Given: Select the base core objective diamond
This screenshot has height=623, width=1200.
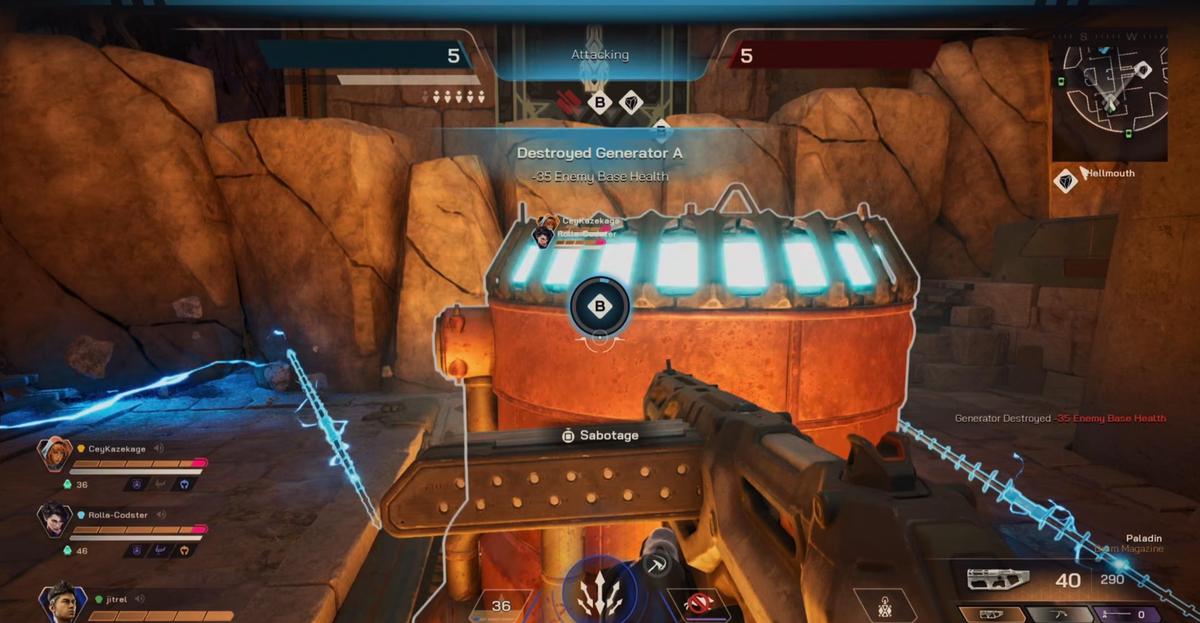Looking at the screenshot, I should point(630,101).
